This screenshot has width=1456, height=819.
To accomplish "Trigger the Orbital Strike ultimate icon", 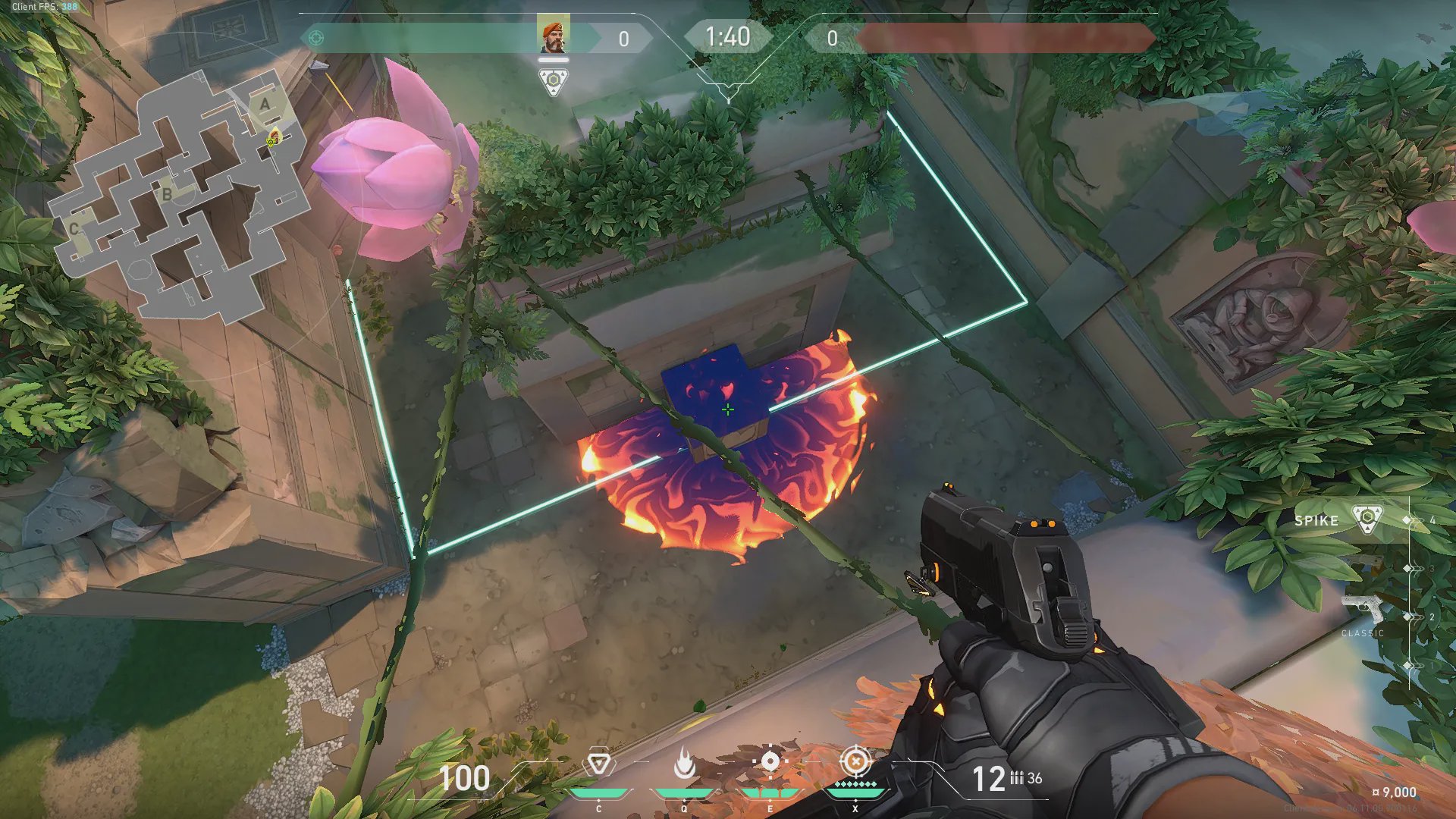I will [855, 761].
